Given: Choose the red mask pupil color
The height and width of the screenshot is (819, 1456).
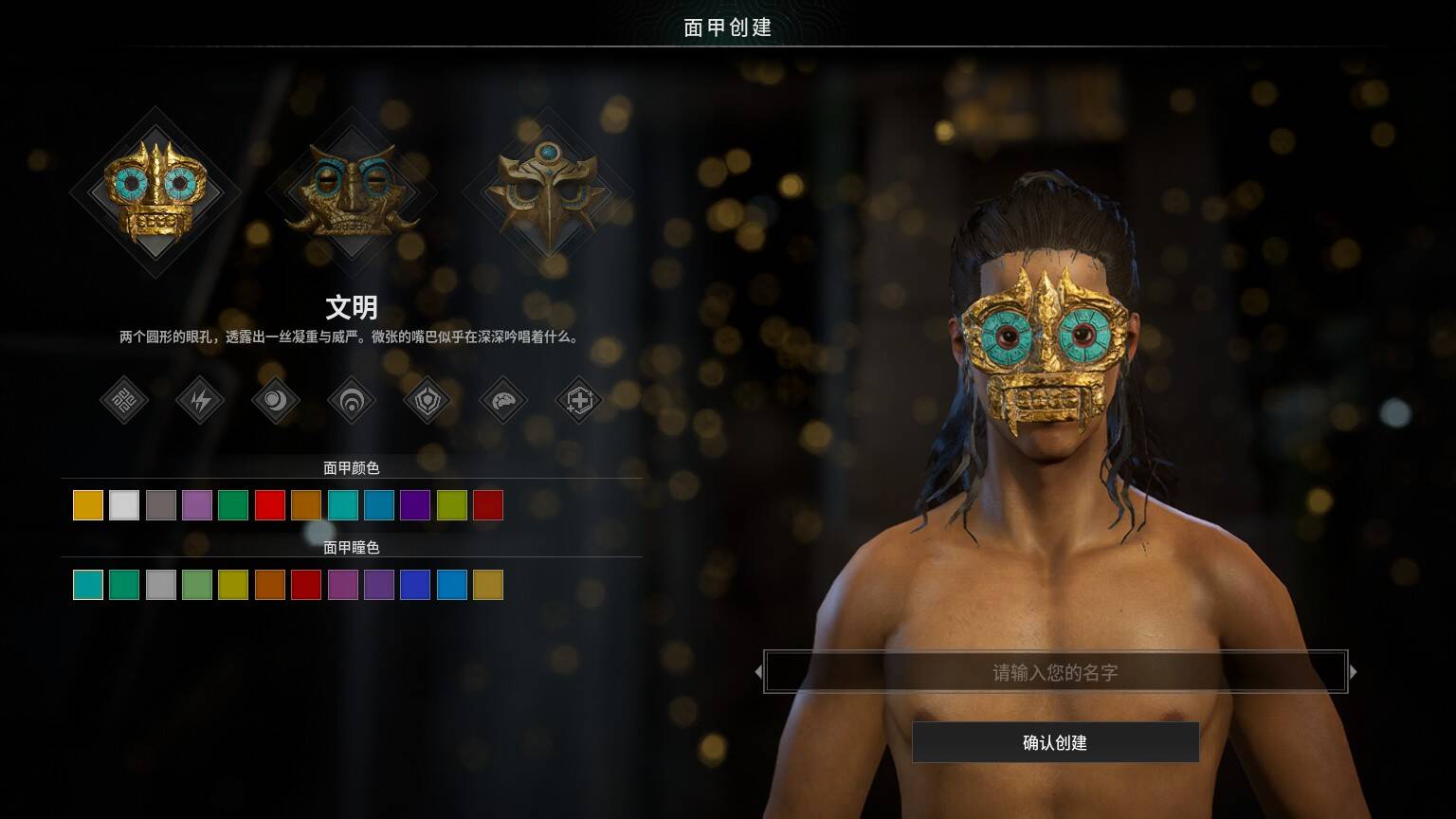Looking at the screenshot, I should 306,585.
